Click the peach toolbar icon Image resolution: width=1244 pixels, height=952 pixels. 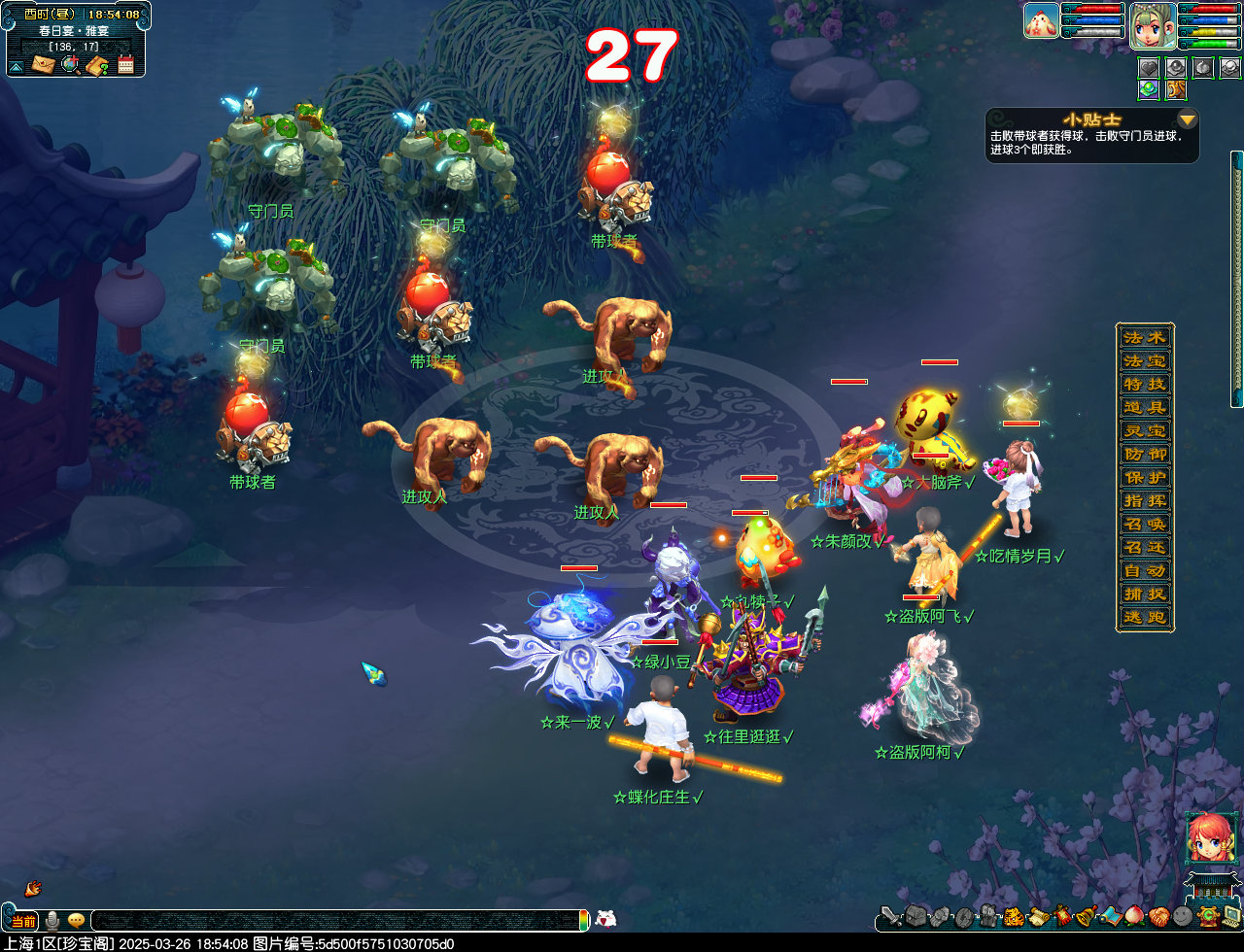(1134, 915)
